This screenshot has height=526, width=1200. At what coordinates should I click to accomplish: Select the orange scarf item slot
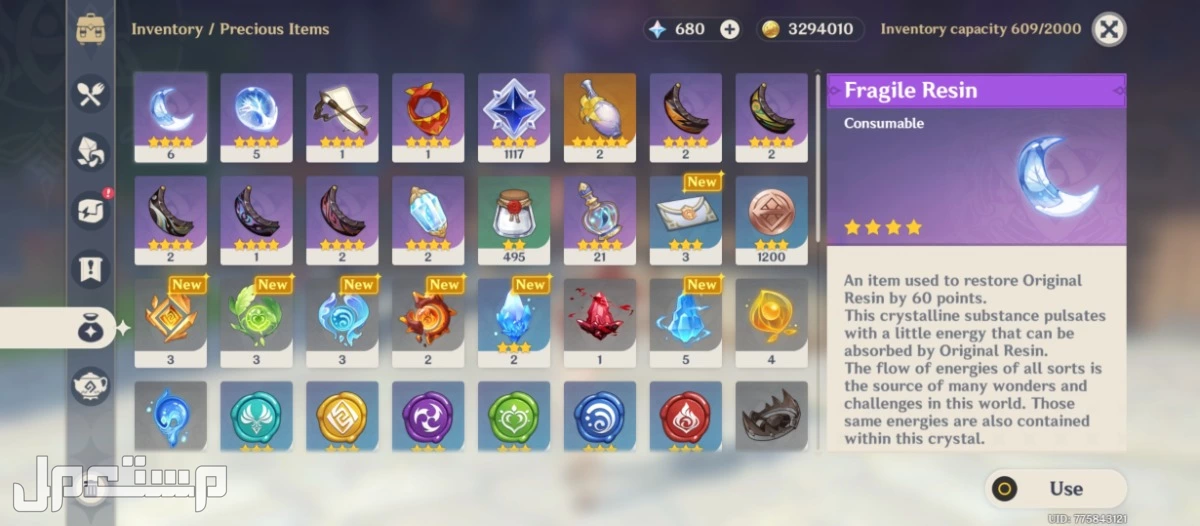(x=428, y=115)
